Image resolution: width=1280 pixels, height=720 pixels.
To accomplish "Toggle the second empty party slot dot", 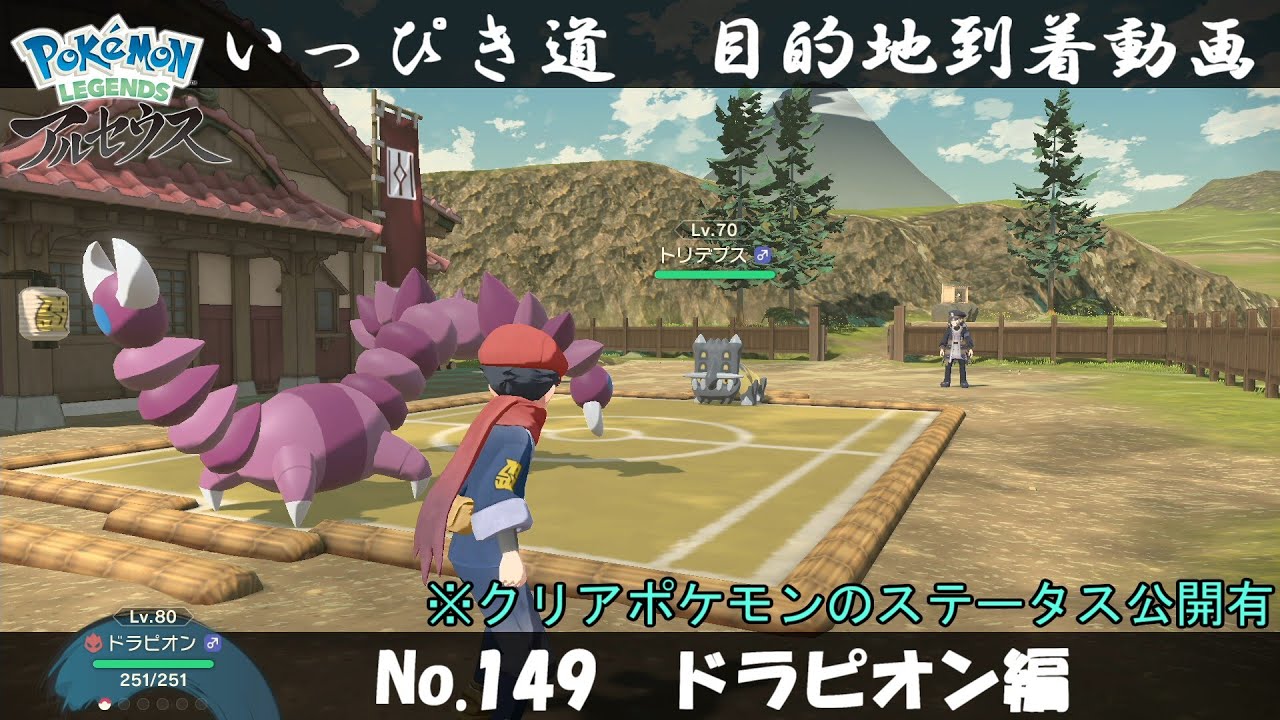I will 122,702.
